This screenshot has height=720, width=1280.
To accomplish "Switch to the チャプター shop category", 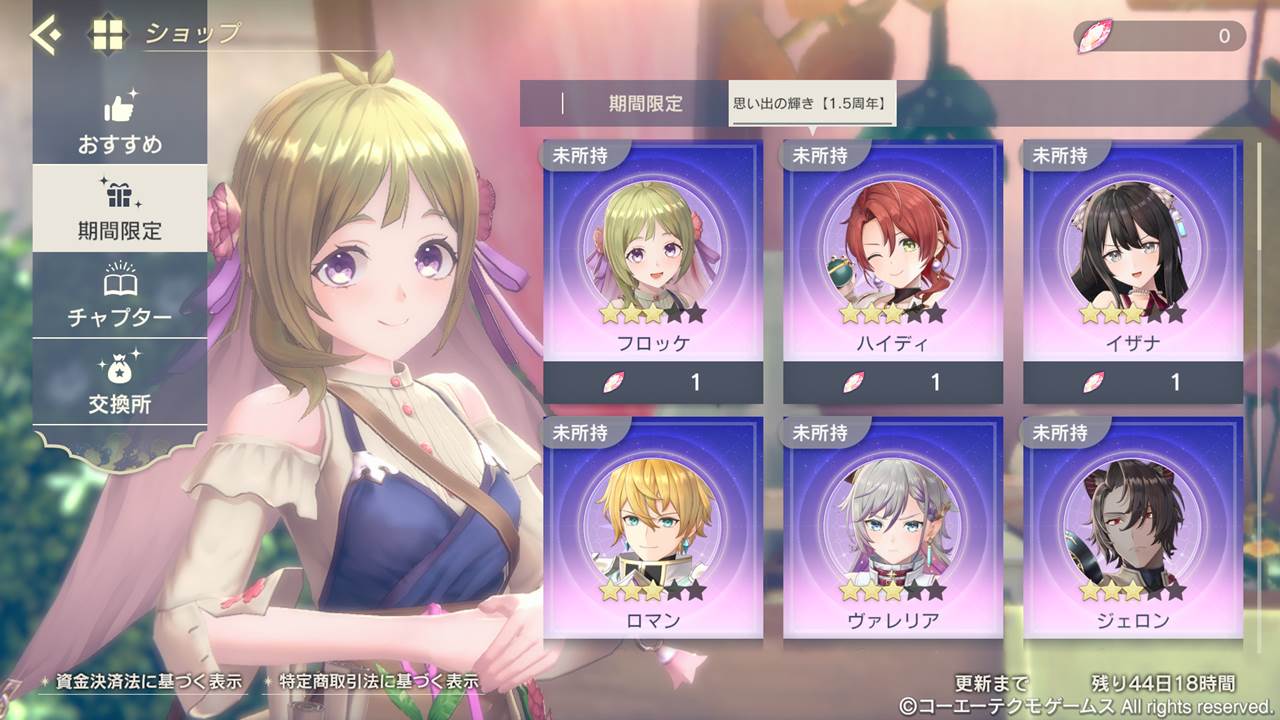I will 120,296.
